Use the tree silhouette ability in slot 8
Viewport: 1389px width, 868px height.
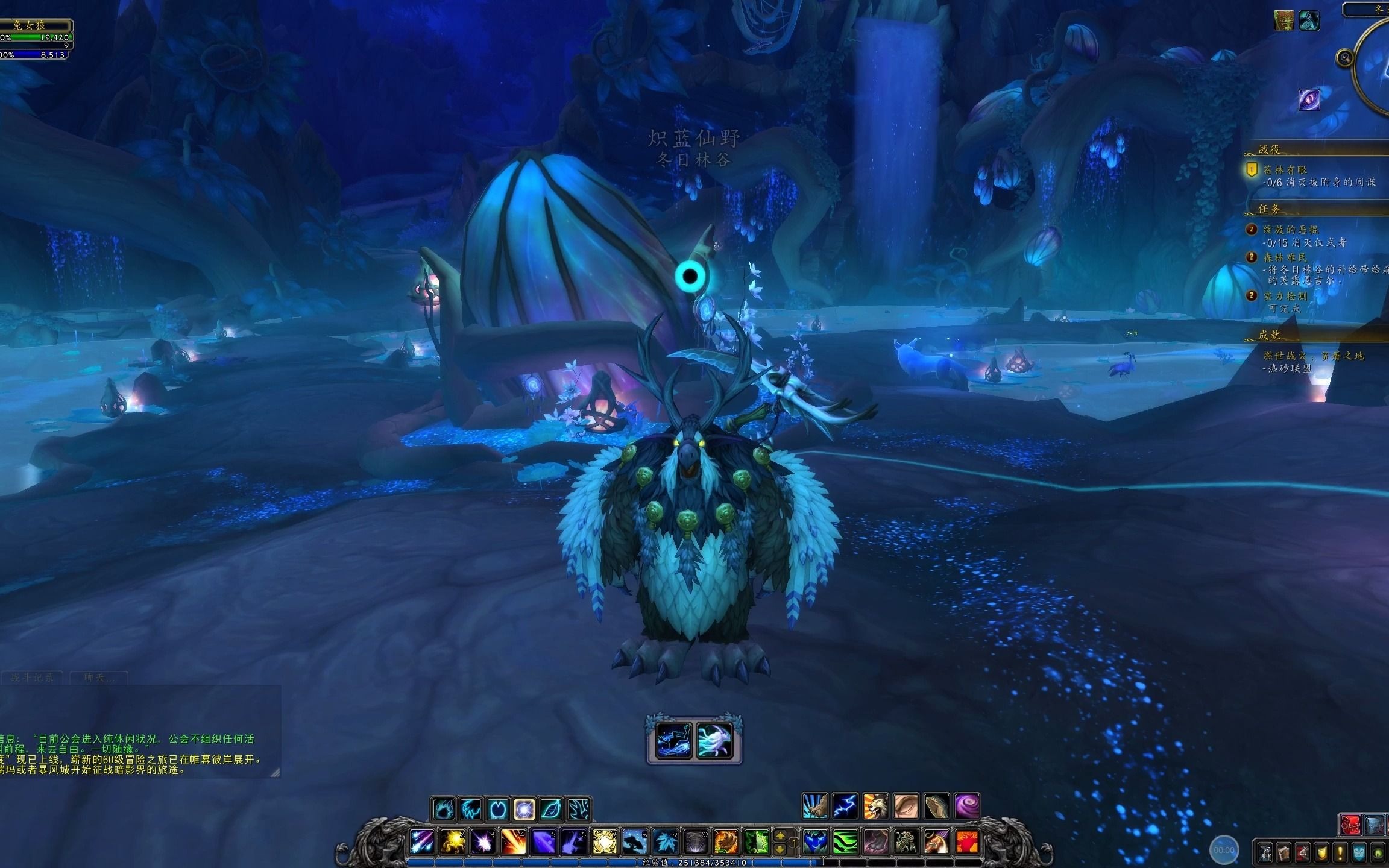[634, 841]
